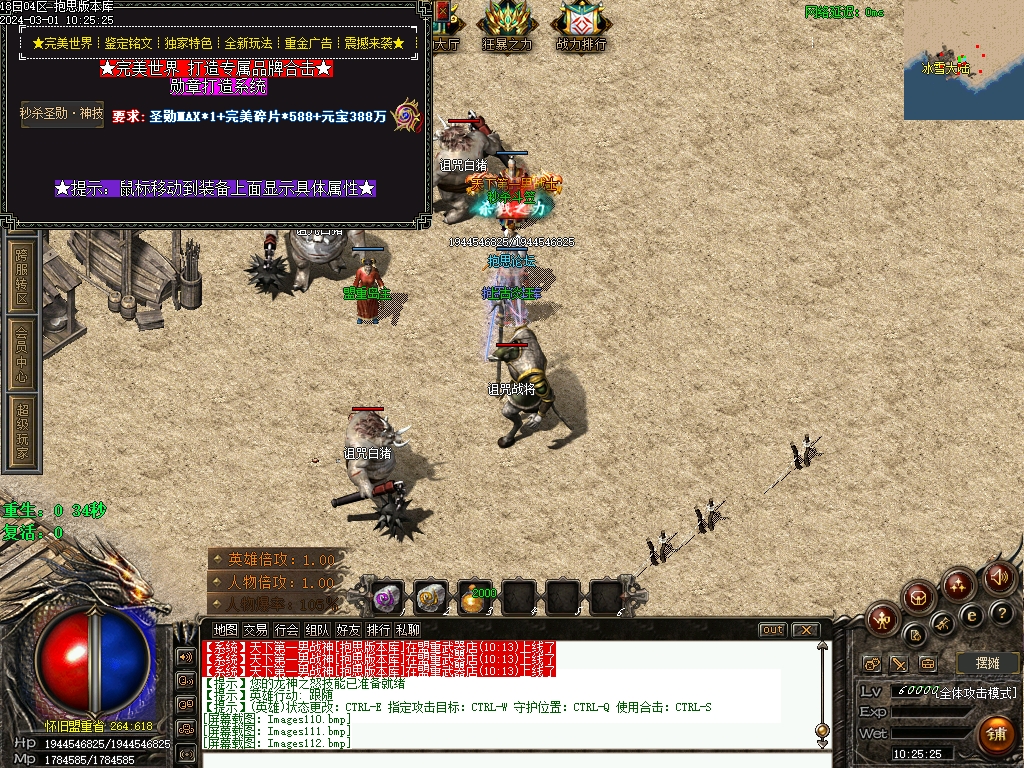
Task: Open the 战力排行 ranking icon
Action: coord(581,24)
